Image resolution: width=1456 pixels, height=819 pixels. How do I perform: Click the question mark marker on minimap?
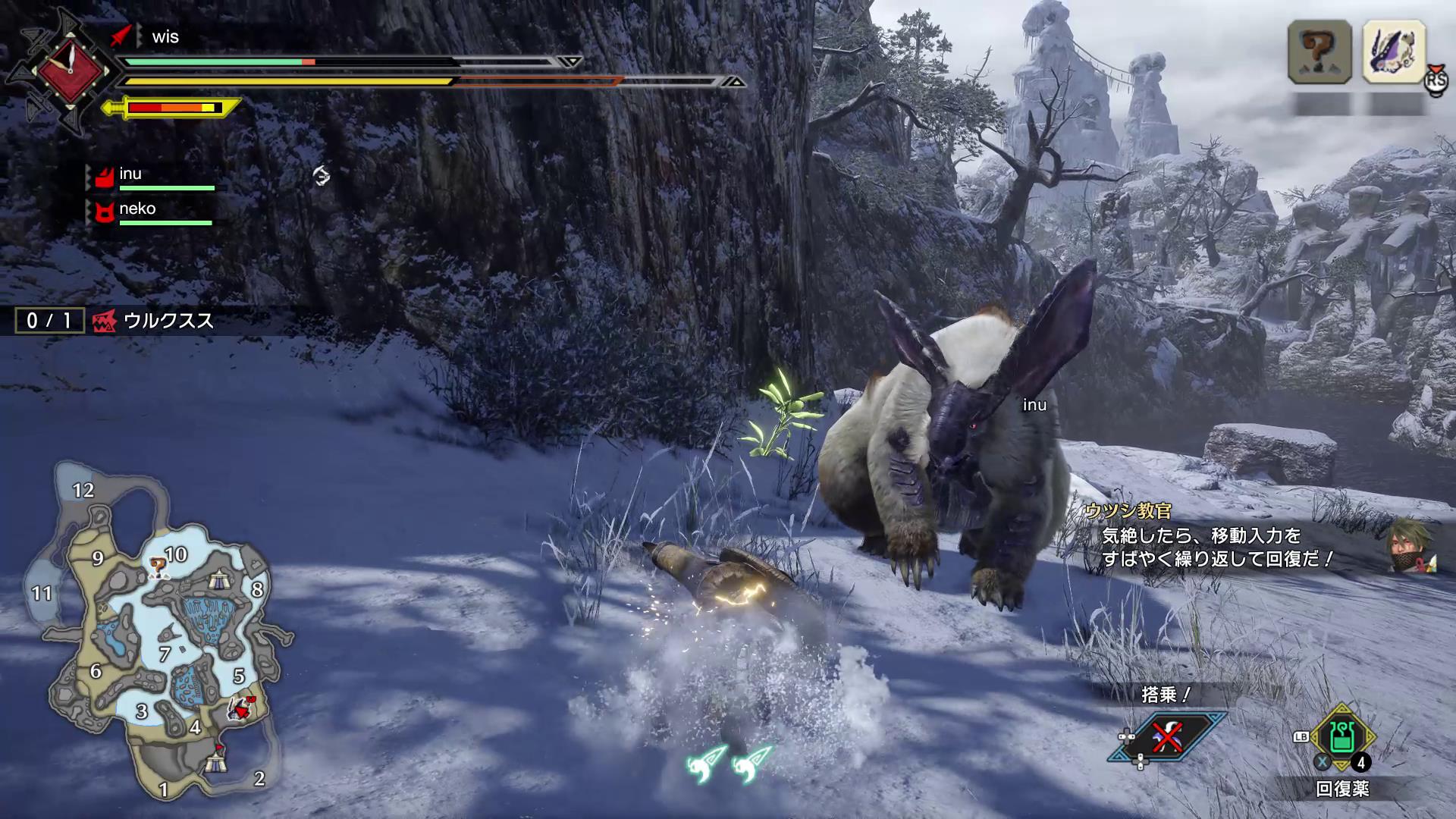click(157, 565)
